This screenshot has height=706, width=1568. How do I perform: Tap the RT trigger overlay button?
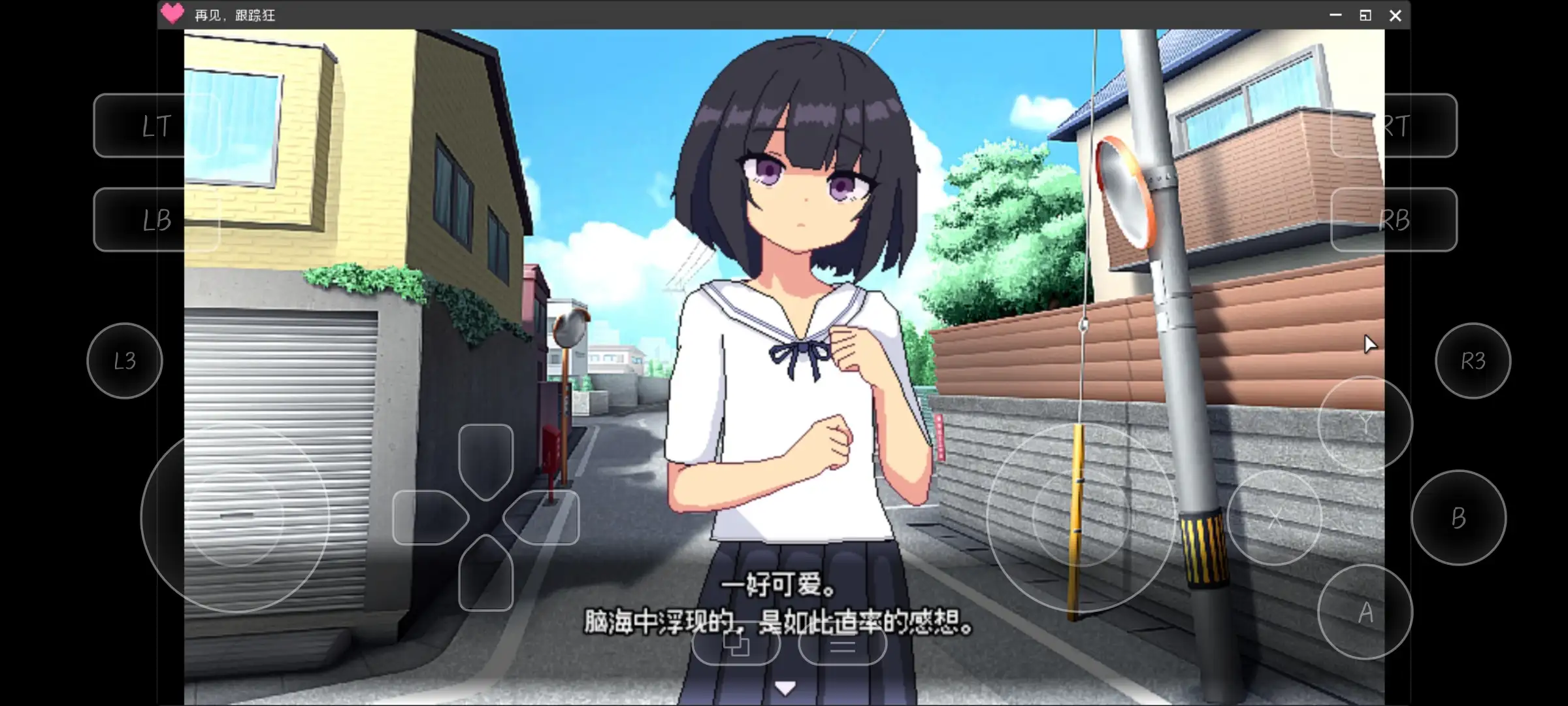pyautogui.click(x=1394, y=126)
